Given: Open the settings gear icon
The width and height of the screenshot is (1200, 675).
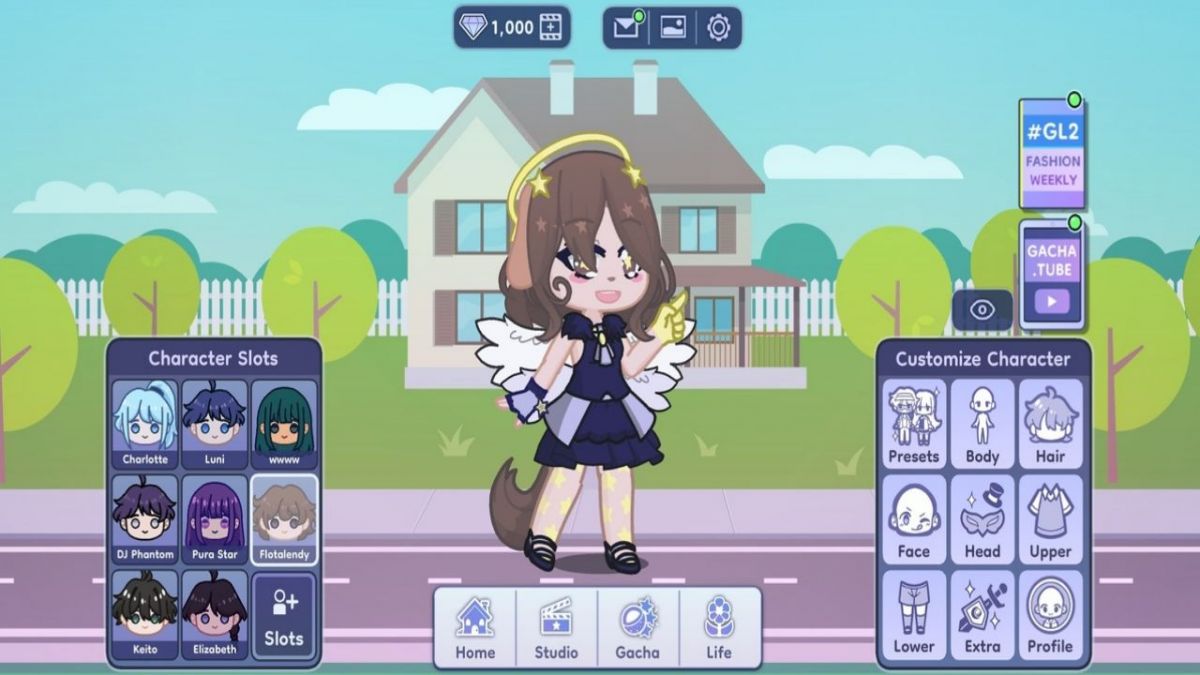Looking at the screenshot, I should [718, 28].
